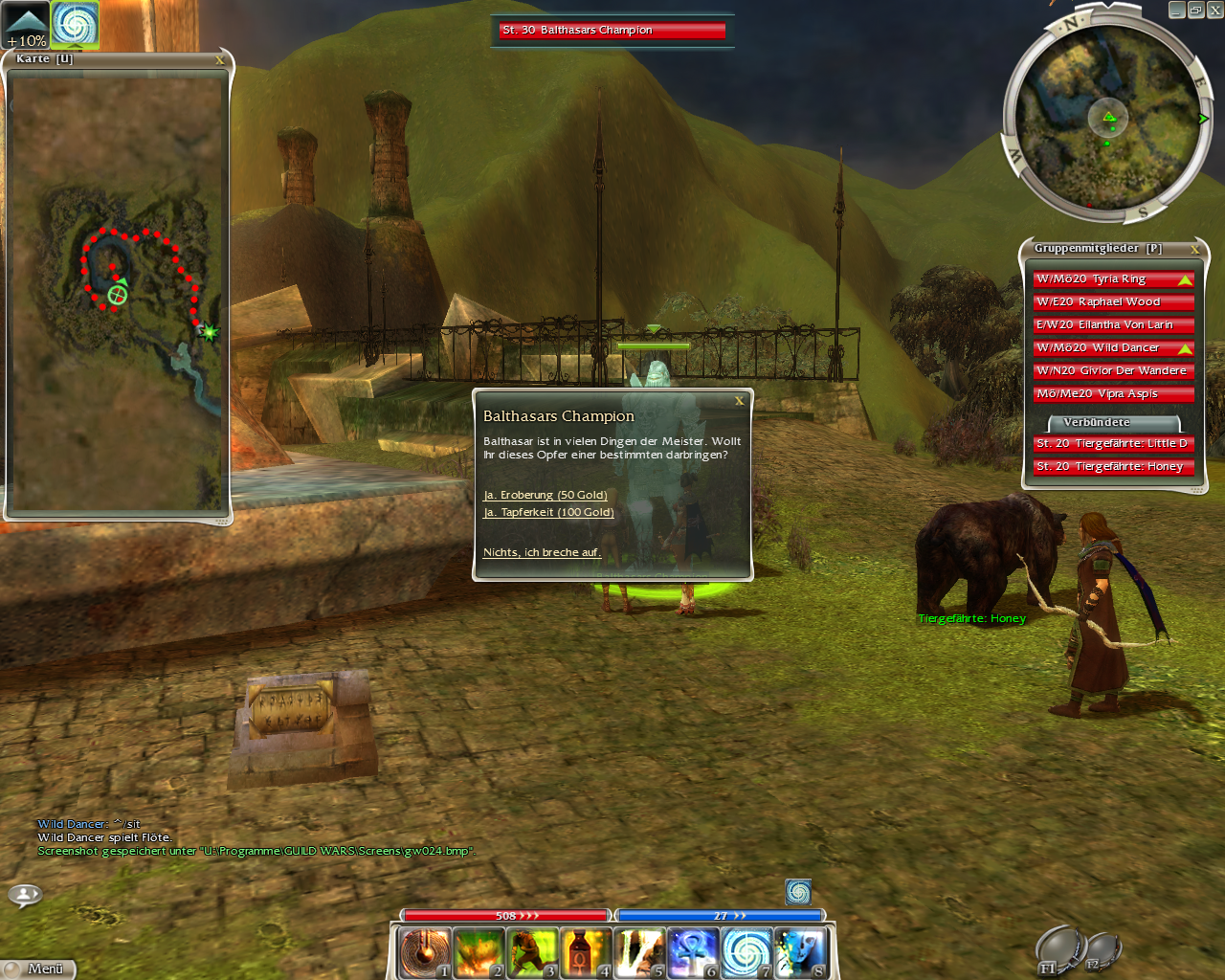Choose 'Ja. Tapferkeit (100 Gold)' dialogue option
The height and width of the screenshot is (980, 1225).
pos(548,512)
